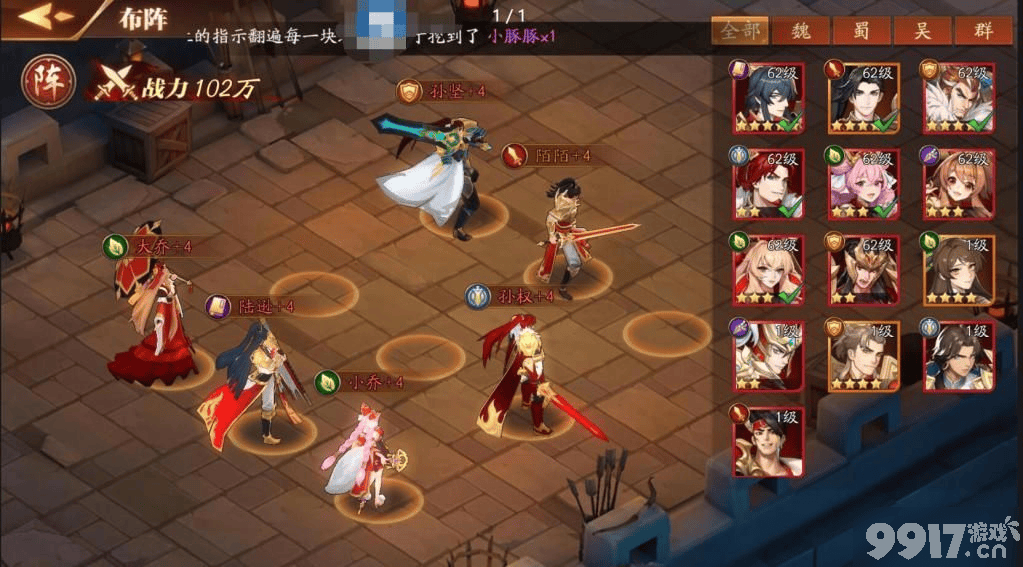Pick the red-haired level 62 hero portrait
The height and width of the screenshot is (567, 1023).
(769, 184)
